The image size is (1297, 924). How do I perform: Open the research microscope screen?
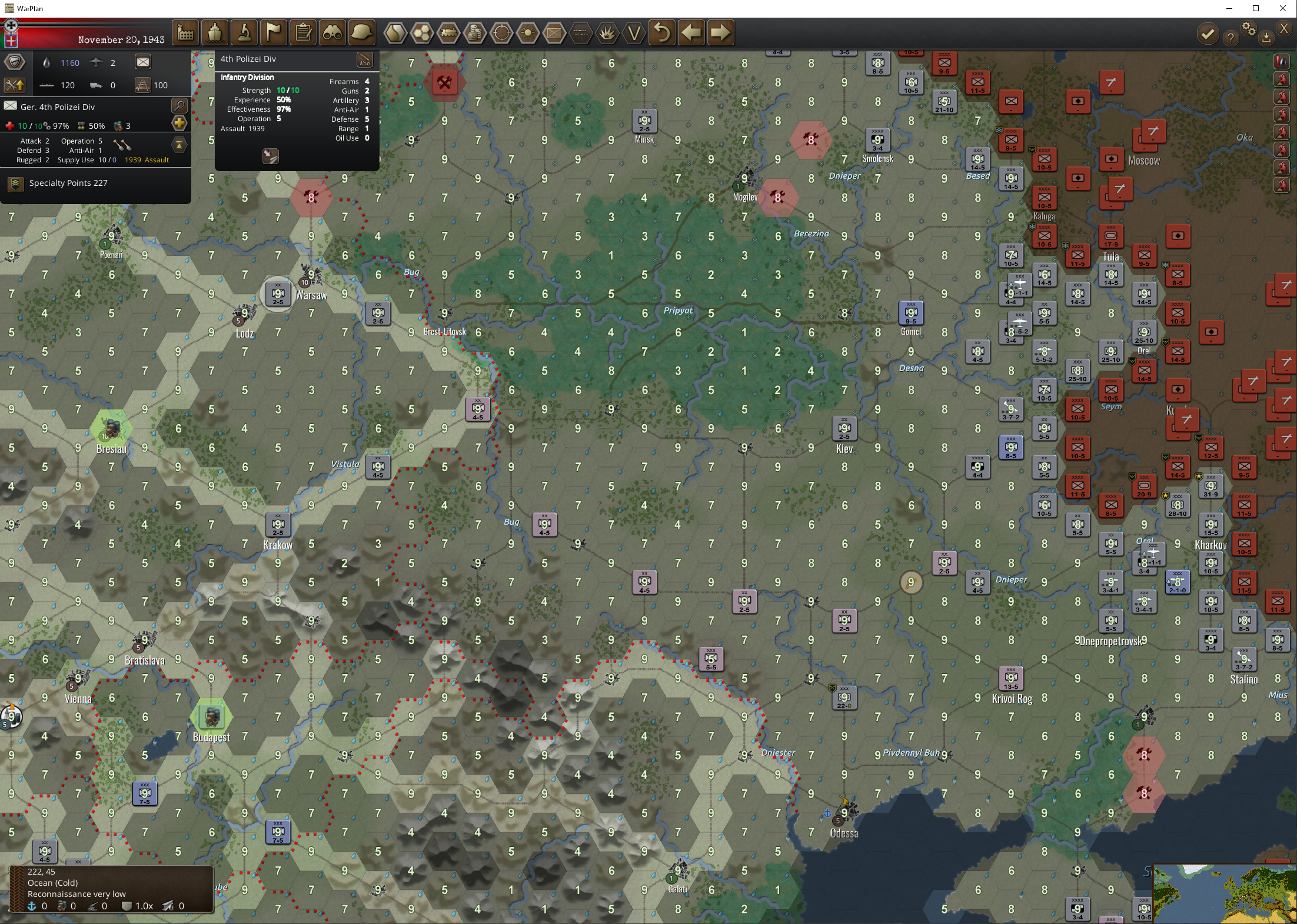[x=244, y=32]
